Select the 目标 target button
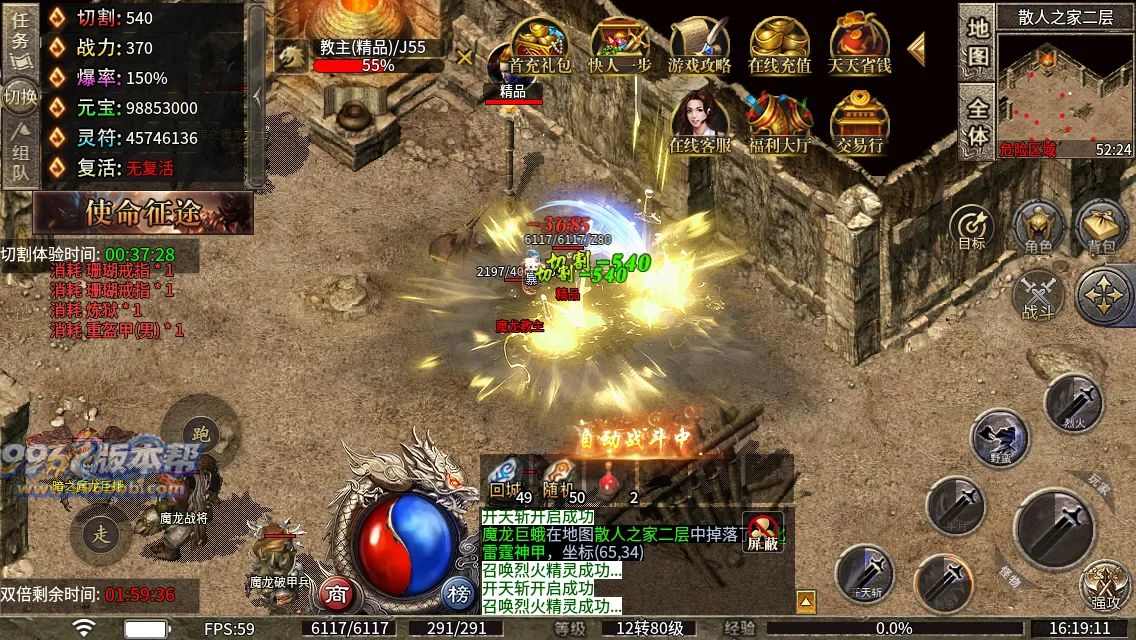Screen dimensions: 1136x640 (x=971, y=227)
